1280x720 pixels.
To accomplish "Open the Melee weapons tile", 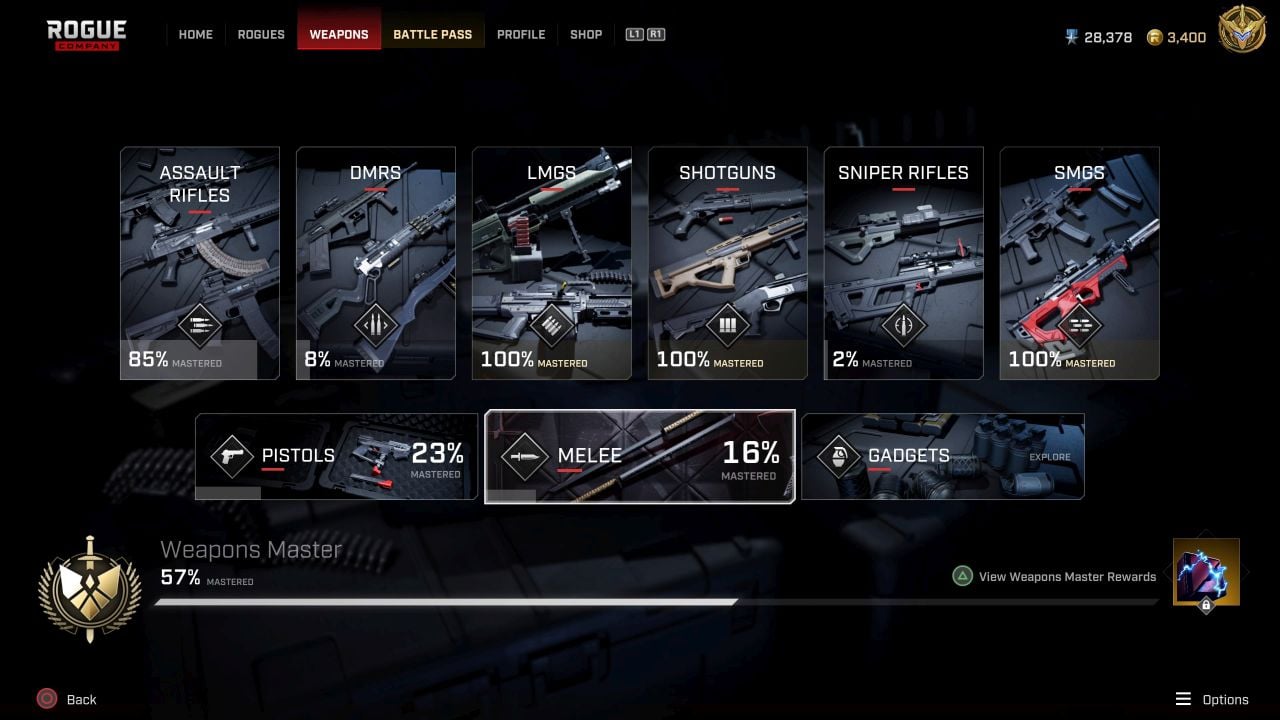I will (640, 456).
